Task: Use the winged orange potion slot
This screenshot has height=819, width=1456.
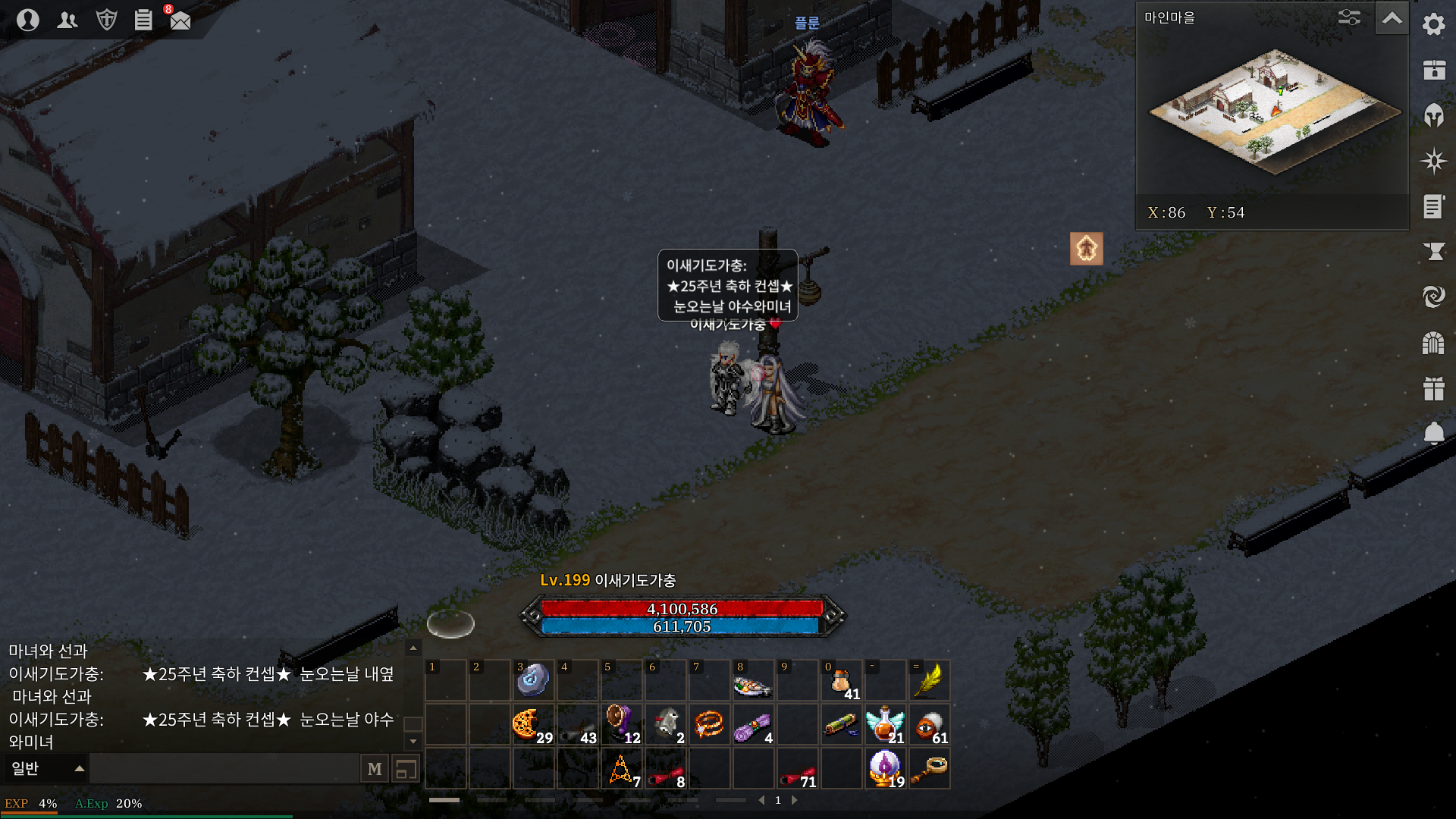Action: pyautogui.click(x=885, y=724)
